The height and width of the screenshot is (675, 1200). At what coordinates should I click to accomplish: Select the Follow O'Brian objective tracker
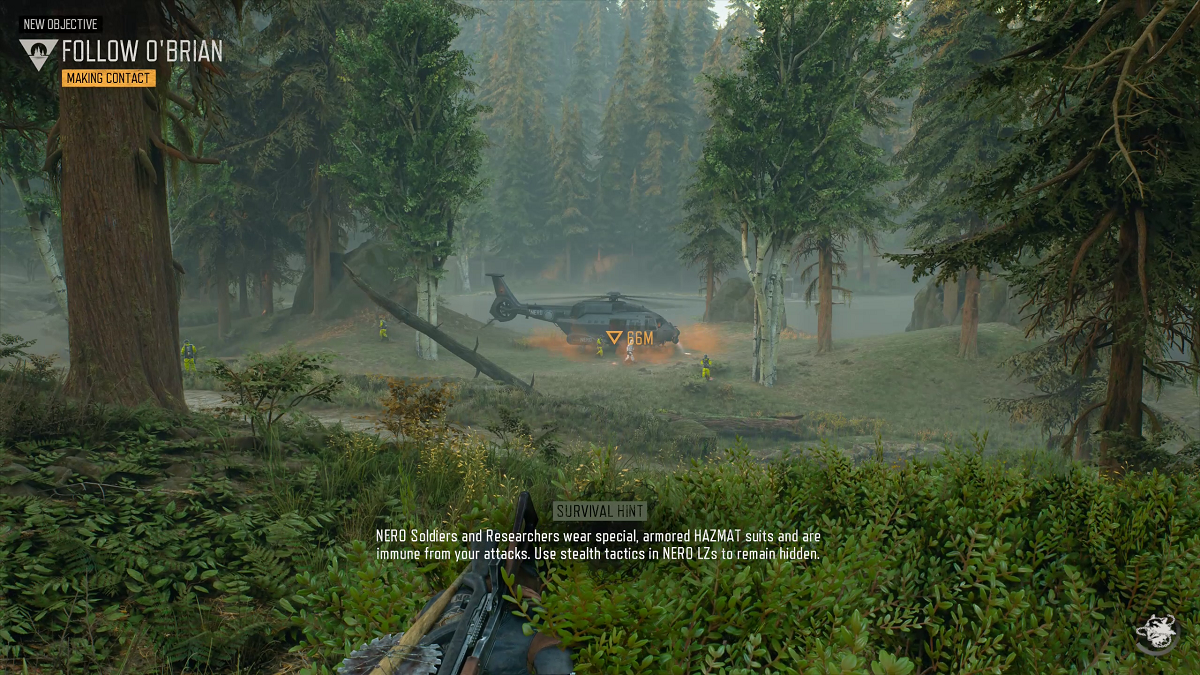(142, 51)
